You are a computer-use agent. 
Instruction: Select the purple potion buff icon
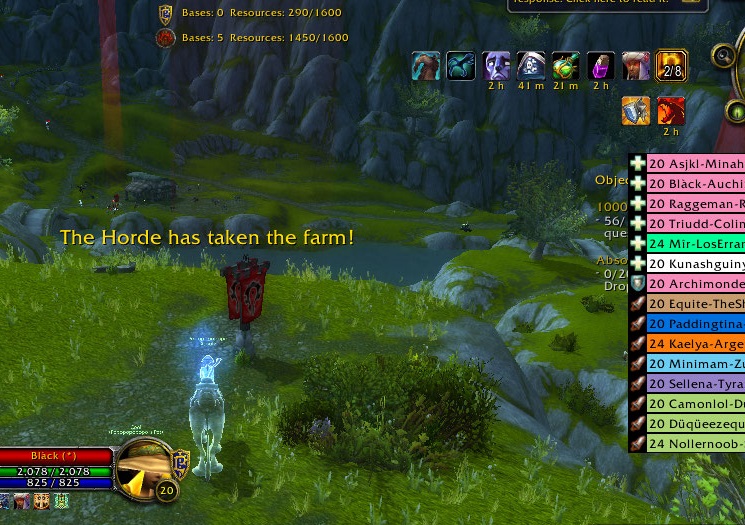pos(601,67)
